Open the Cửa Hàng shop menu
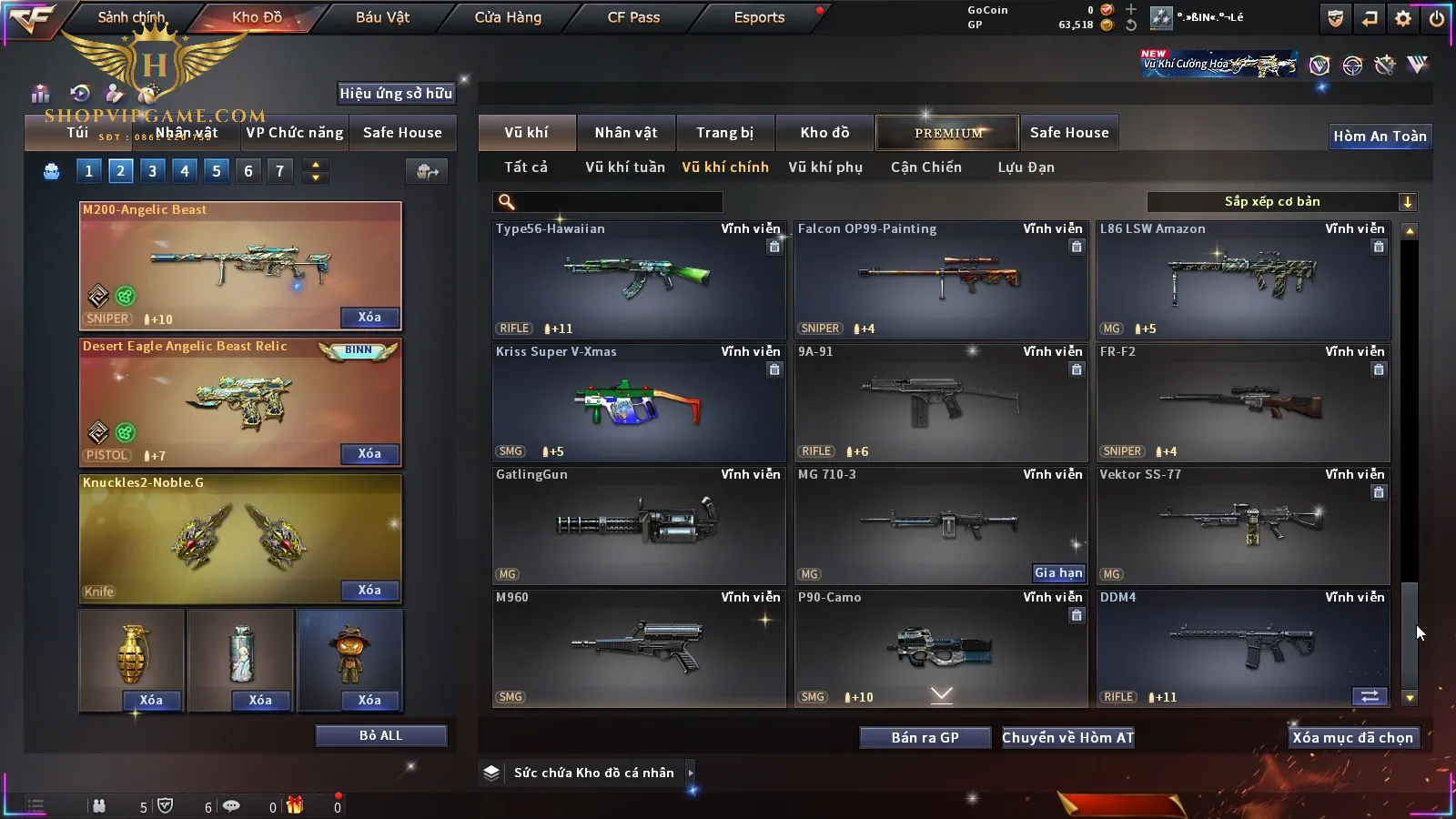The height and width of the screenshot is (819, 1456). 508,17
